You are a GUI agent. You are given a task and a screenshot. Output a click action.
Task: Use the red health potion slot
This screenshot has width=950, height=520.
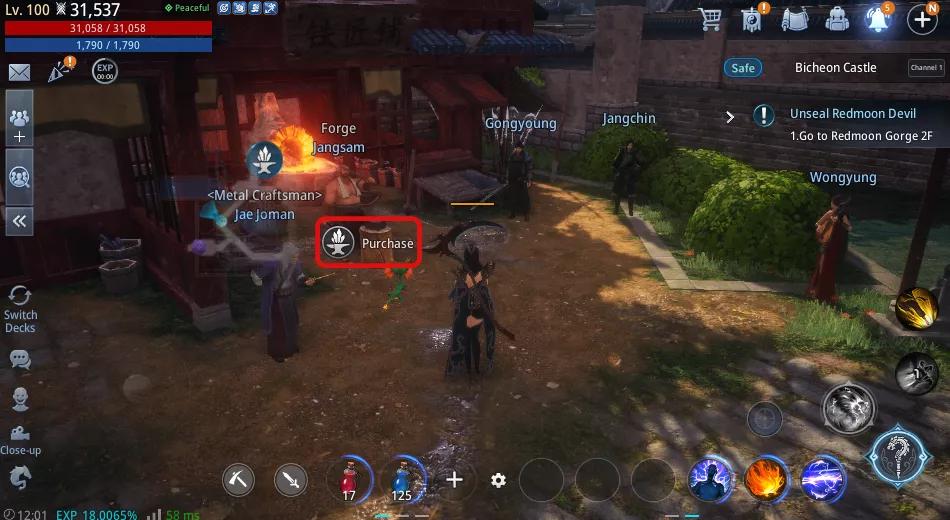[x=349, y=479]
